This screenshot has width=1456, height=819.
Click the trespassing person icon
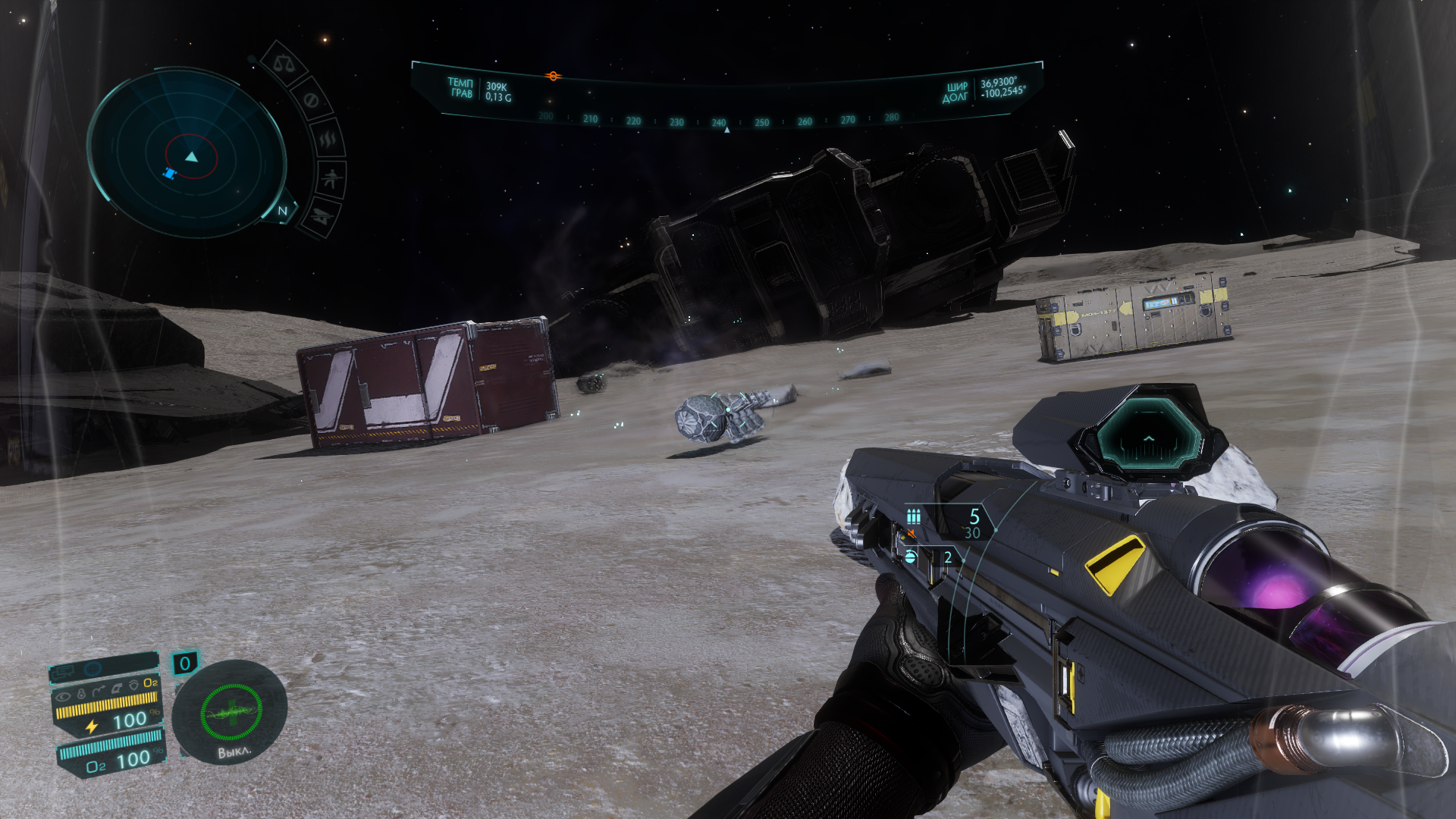tap(331, 180)
